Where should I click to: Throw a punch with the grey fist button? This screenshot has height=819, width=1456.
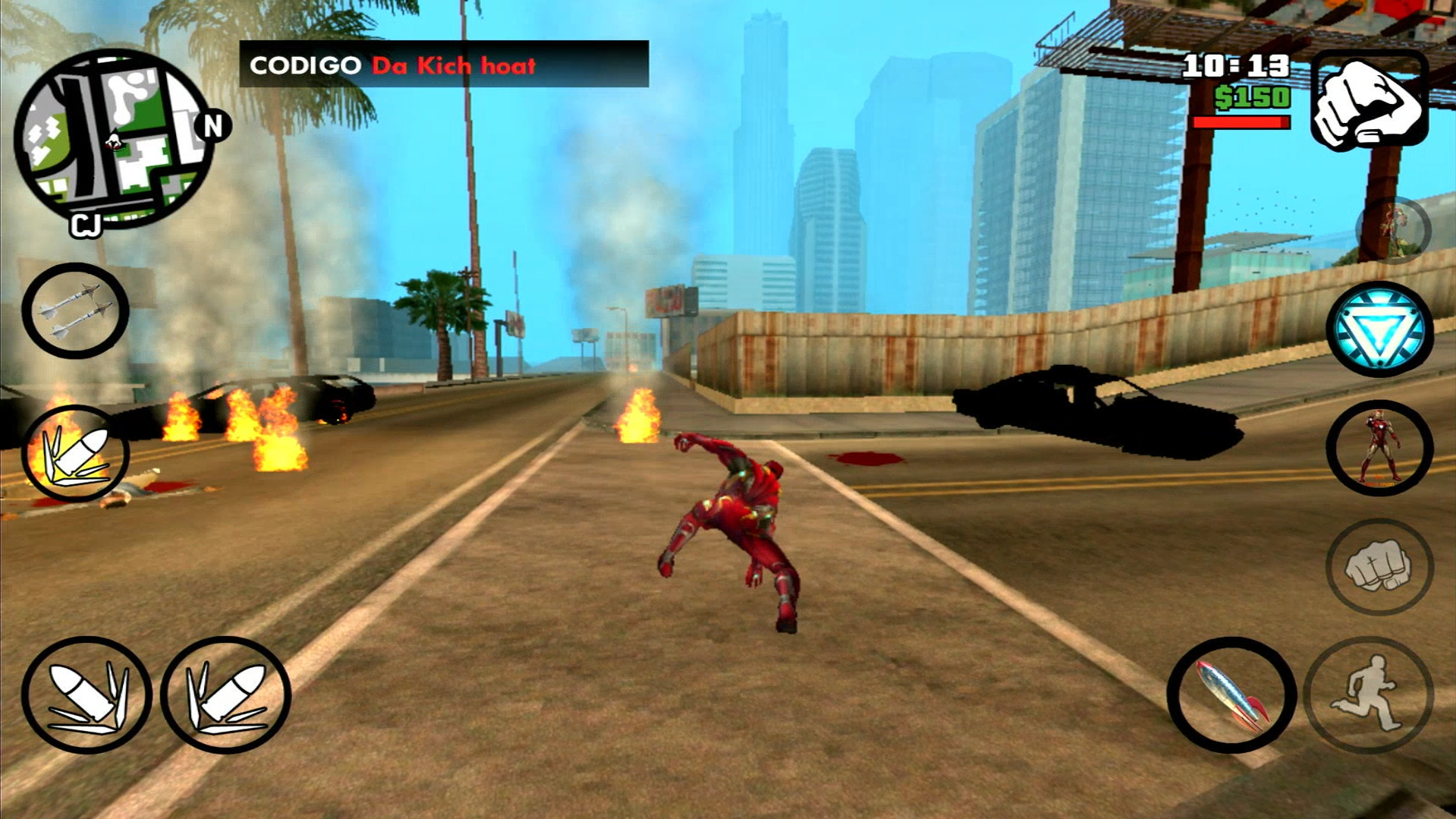click(1379, 566)
